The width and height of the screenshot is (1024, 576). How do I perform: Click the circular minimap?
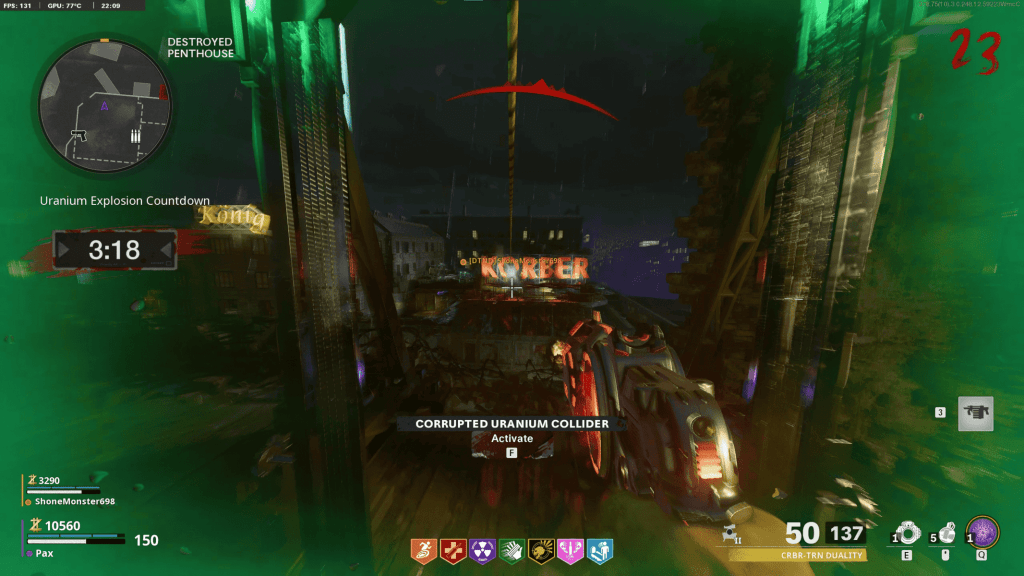pos(105,103)
